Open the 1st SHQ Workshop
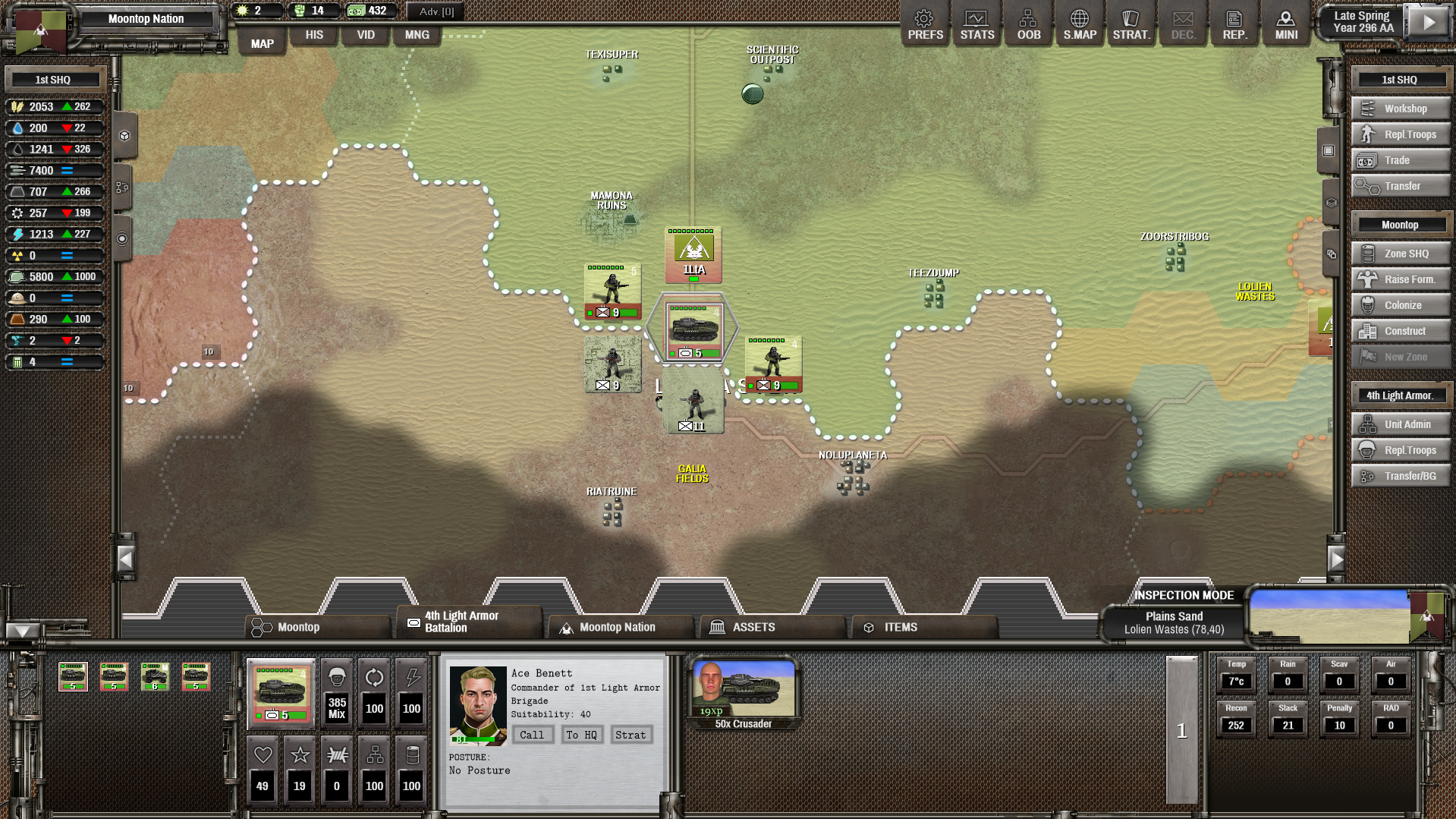The width and height of the screenshot is (1456, 819). [x=1401, y=109]
